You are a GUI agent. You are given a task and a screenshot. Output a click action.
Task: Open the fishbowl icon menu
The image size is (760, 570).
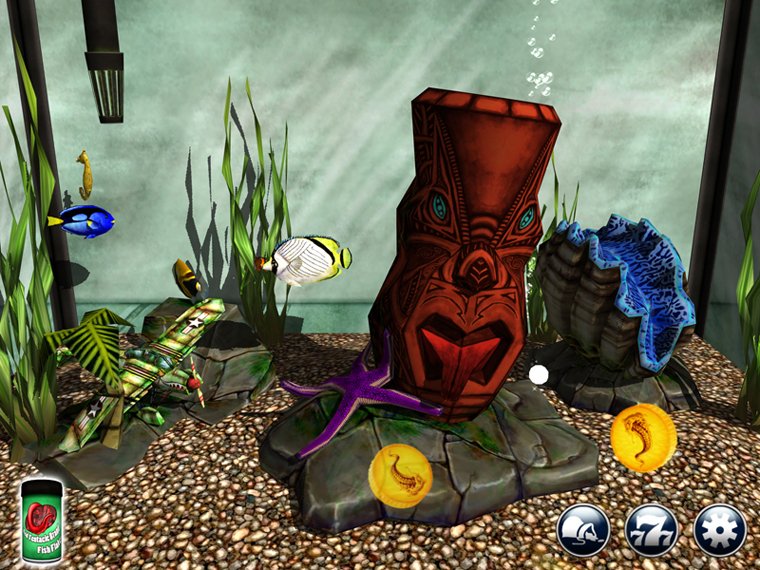[583, 530]
